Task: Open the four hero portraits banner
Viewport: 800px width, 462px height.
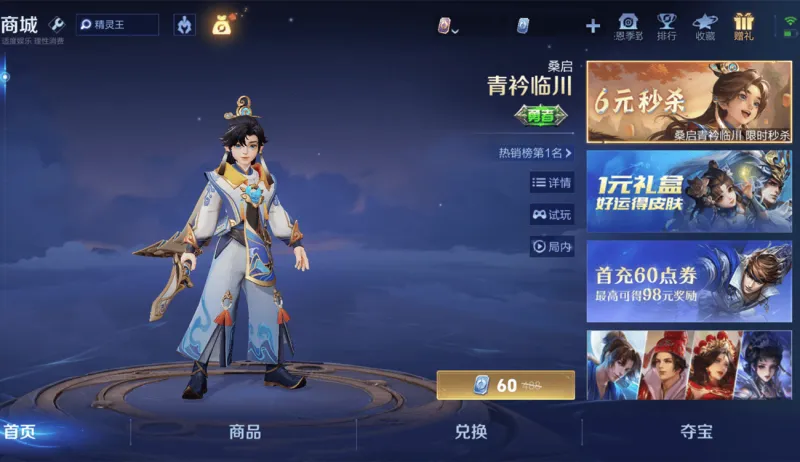Action: [x=689, y=365]
